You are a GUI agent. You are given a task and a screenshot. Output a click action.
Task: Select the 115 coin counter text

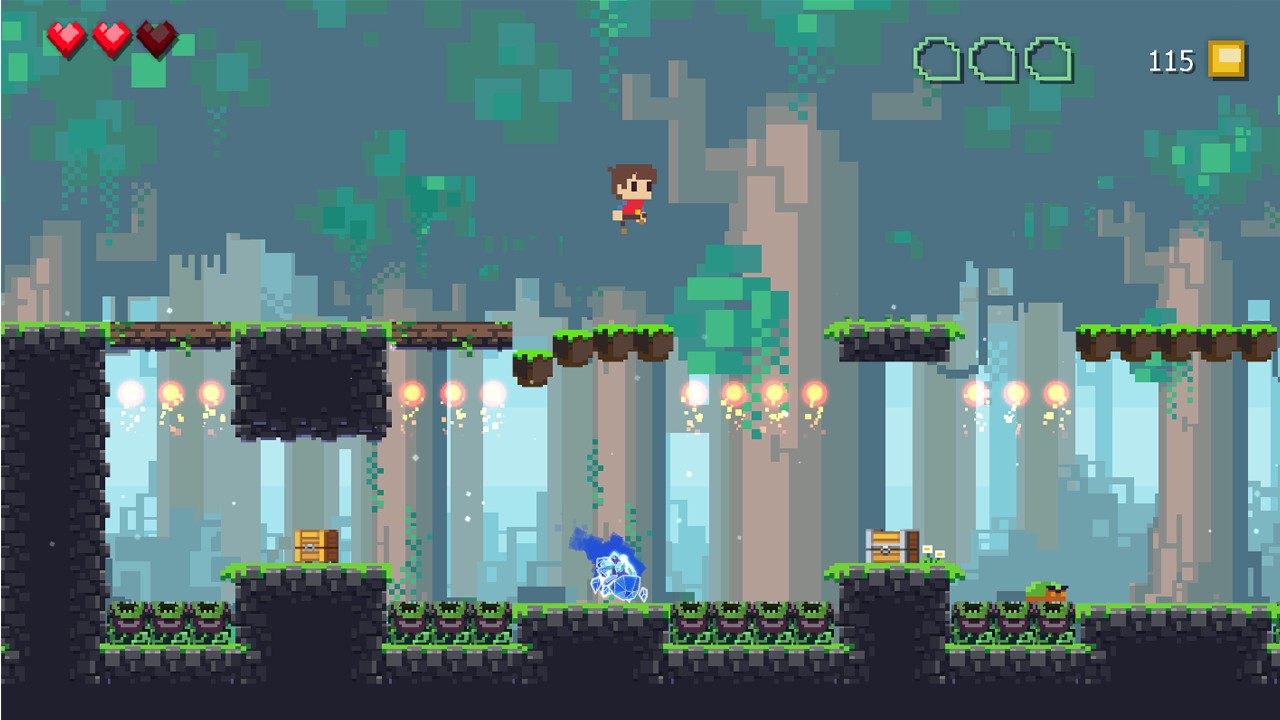click(1172, 61)
